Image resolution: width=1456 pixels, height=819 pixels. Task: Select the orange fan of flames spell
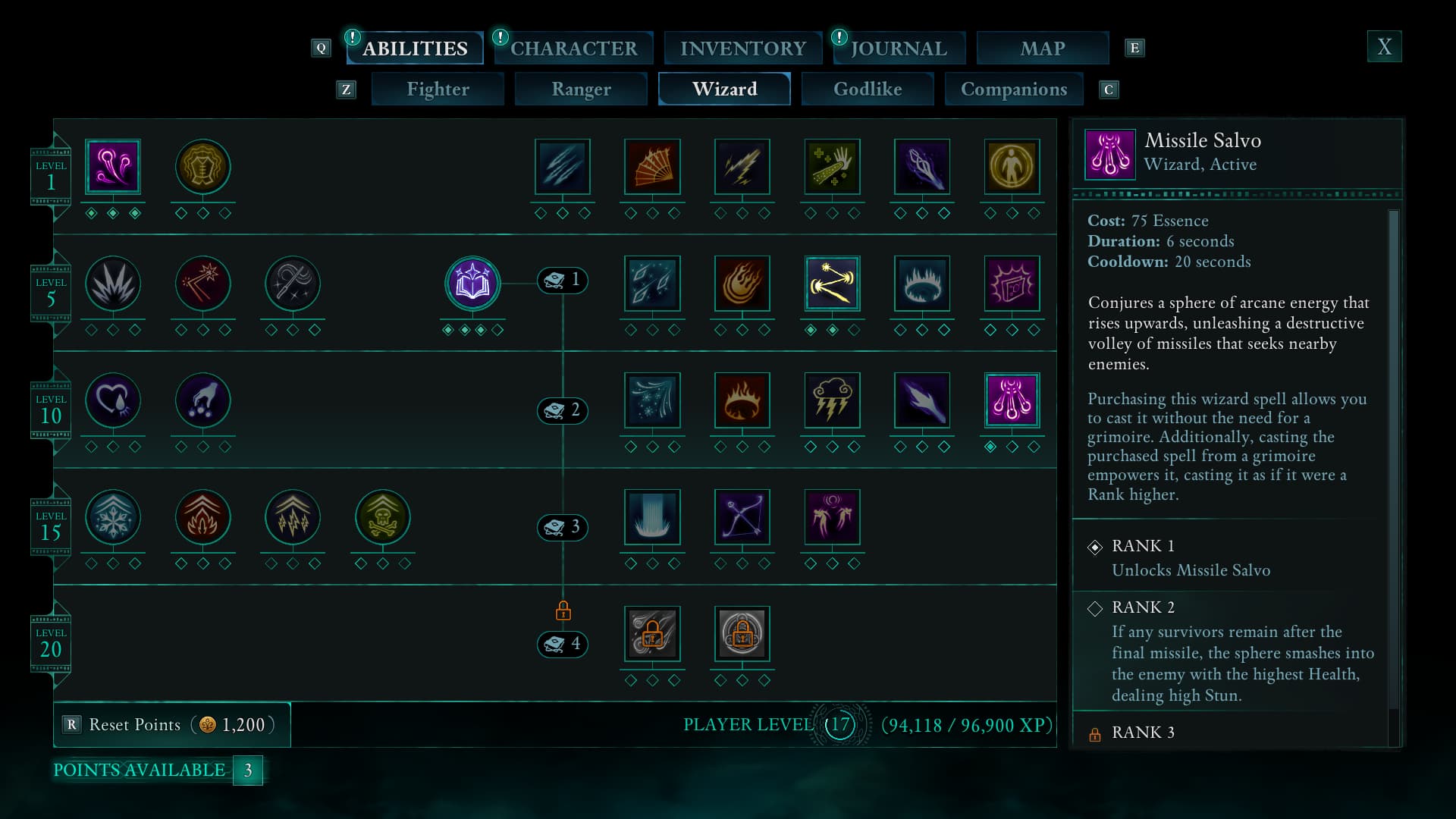point(652,167)
